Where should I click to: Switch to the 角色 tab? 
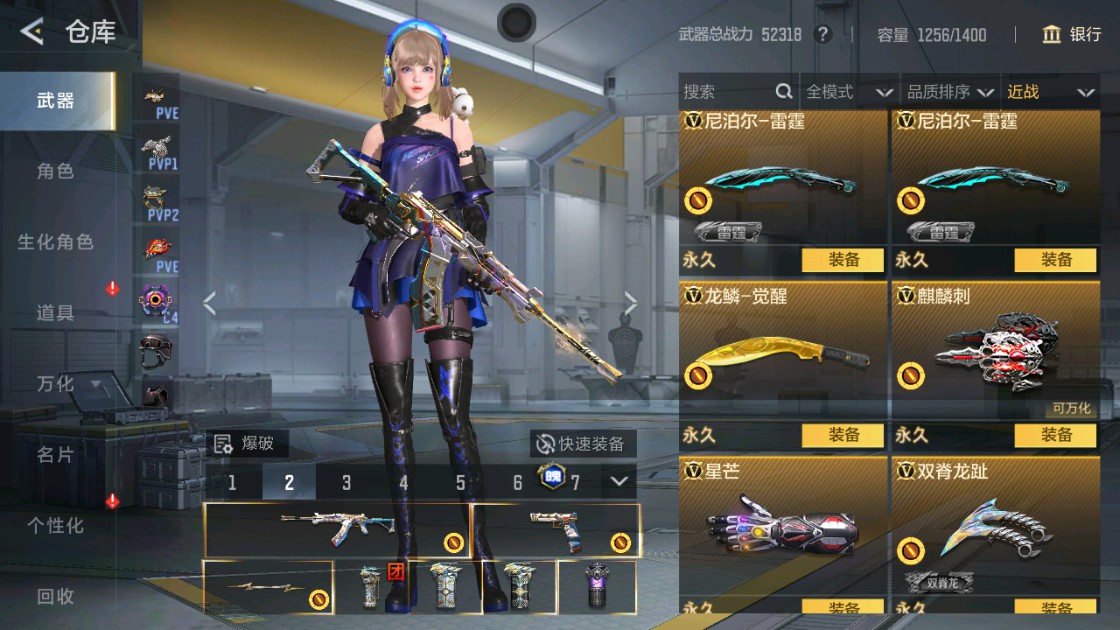55,171
